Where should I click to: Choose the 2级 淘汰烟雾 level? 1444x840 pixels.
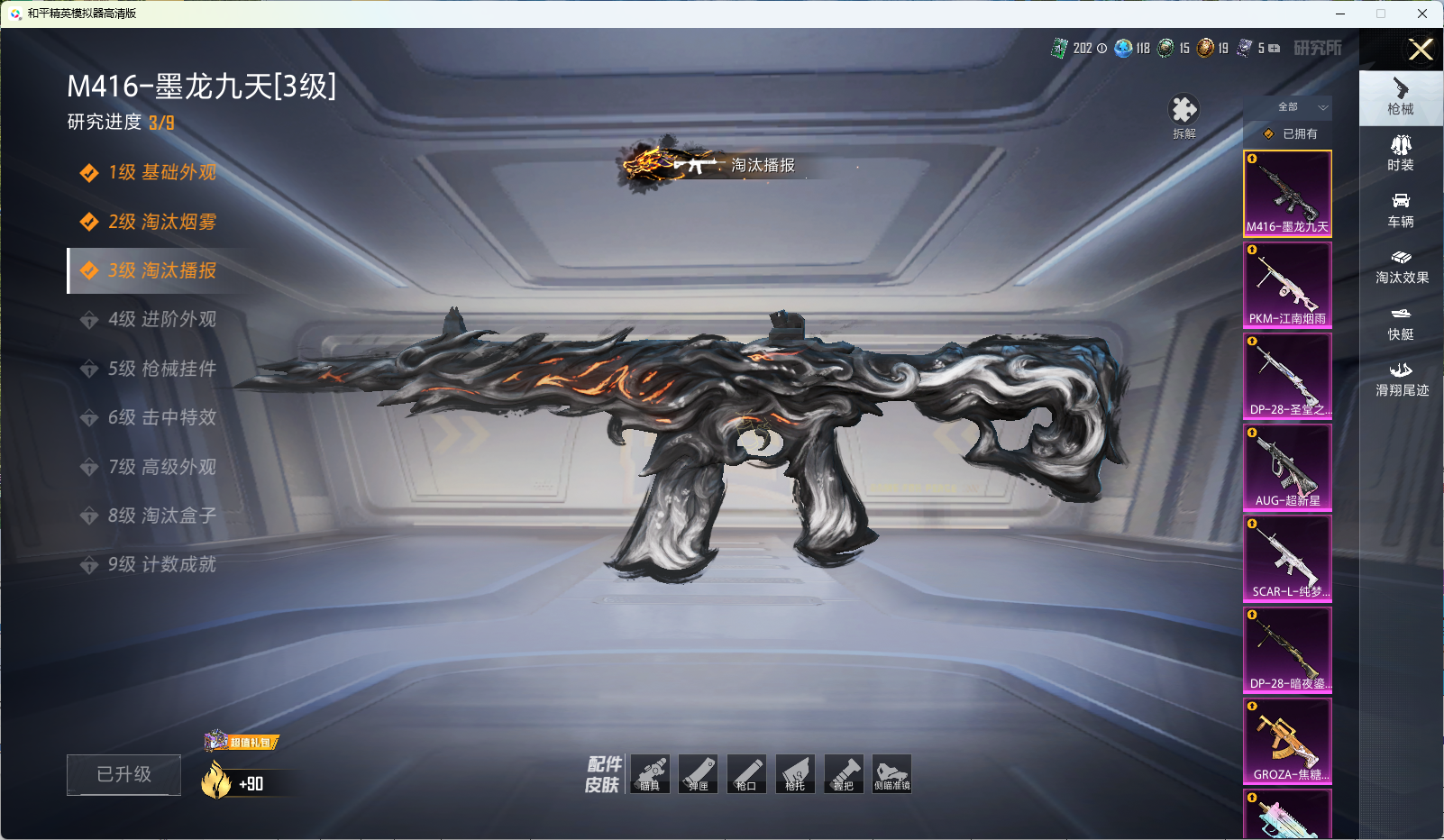161,222
